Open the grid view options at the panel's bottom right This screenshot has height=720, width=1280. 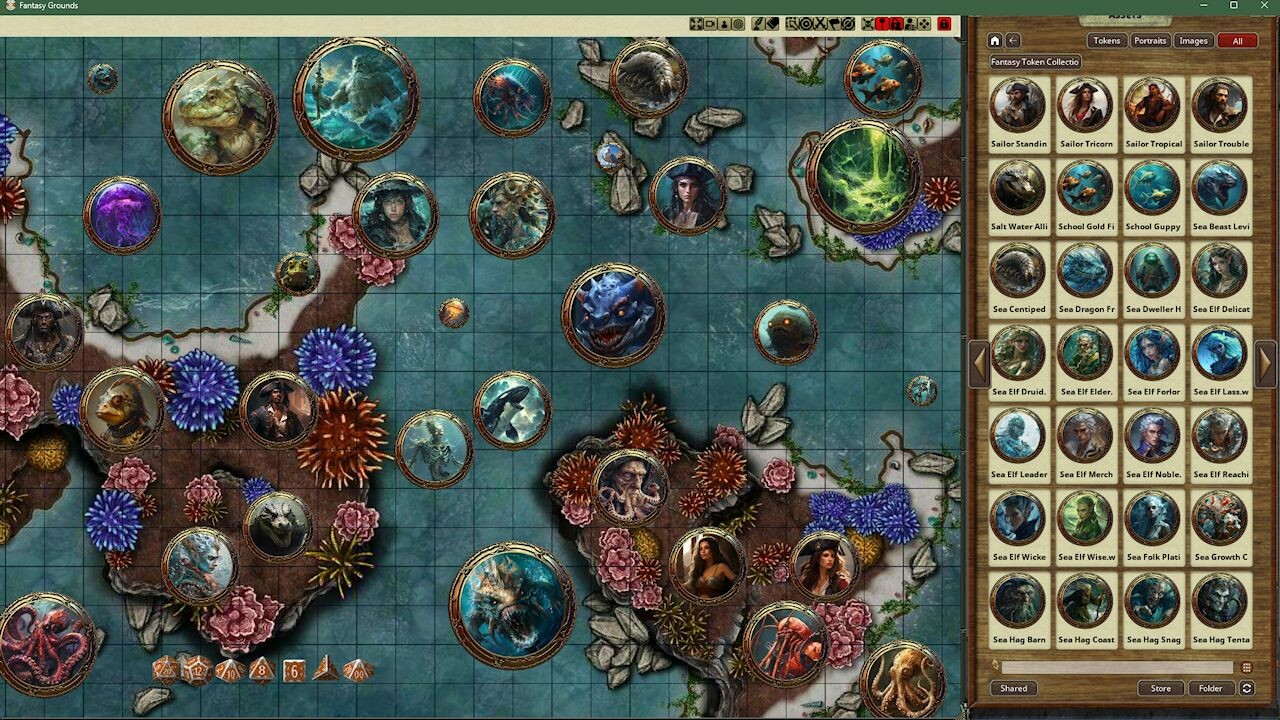tap(1248, 666)
